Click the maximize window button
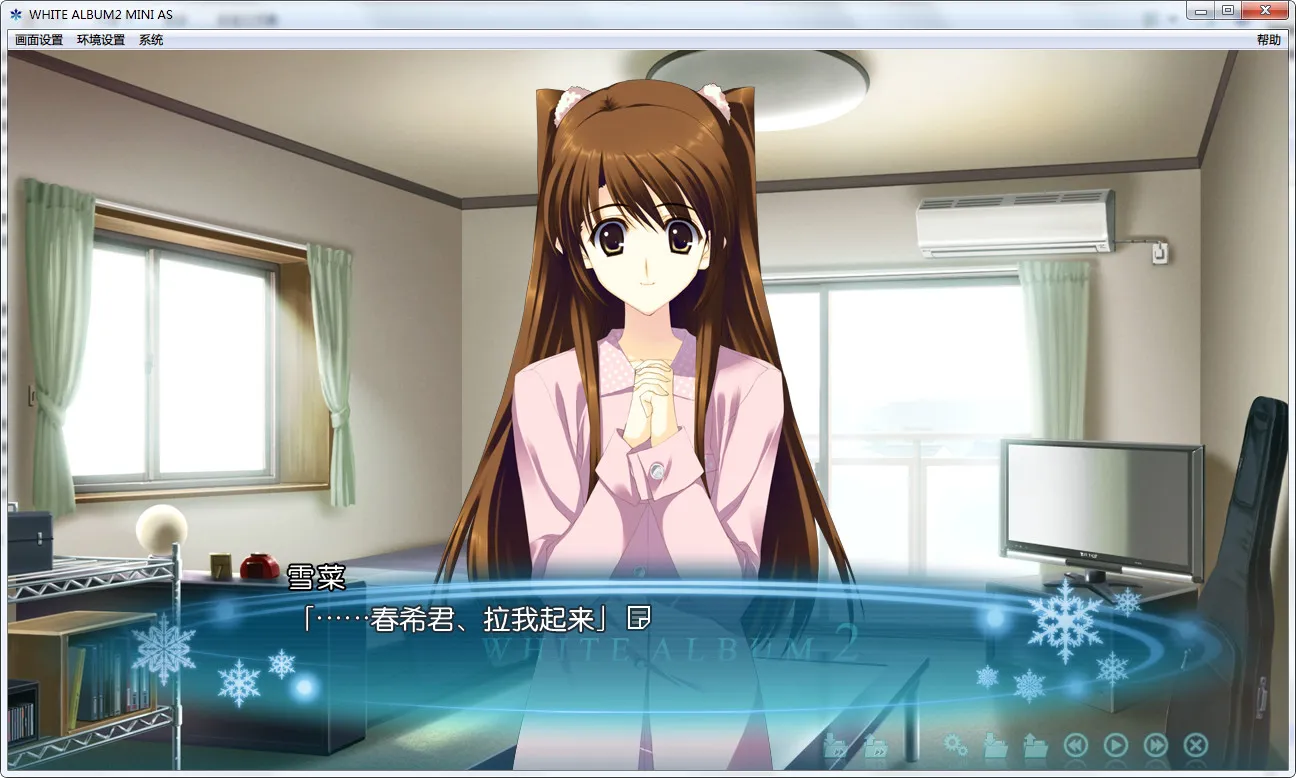 click(1227, 9)
